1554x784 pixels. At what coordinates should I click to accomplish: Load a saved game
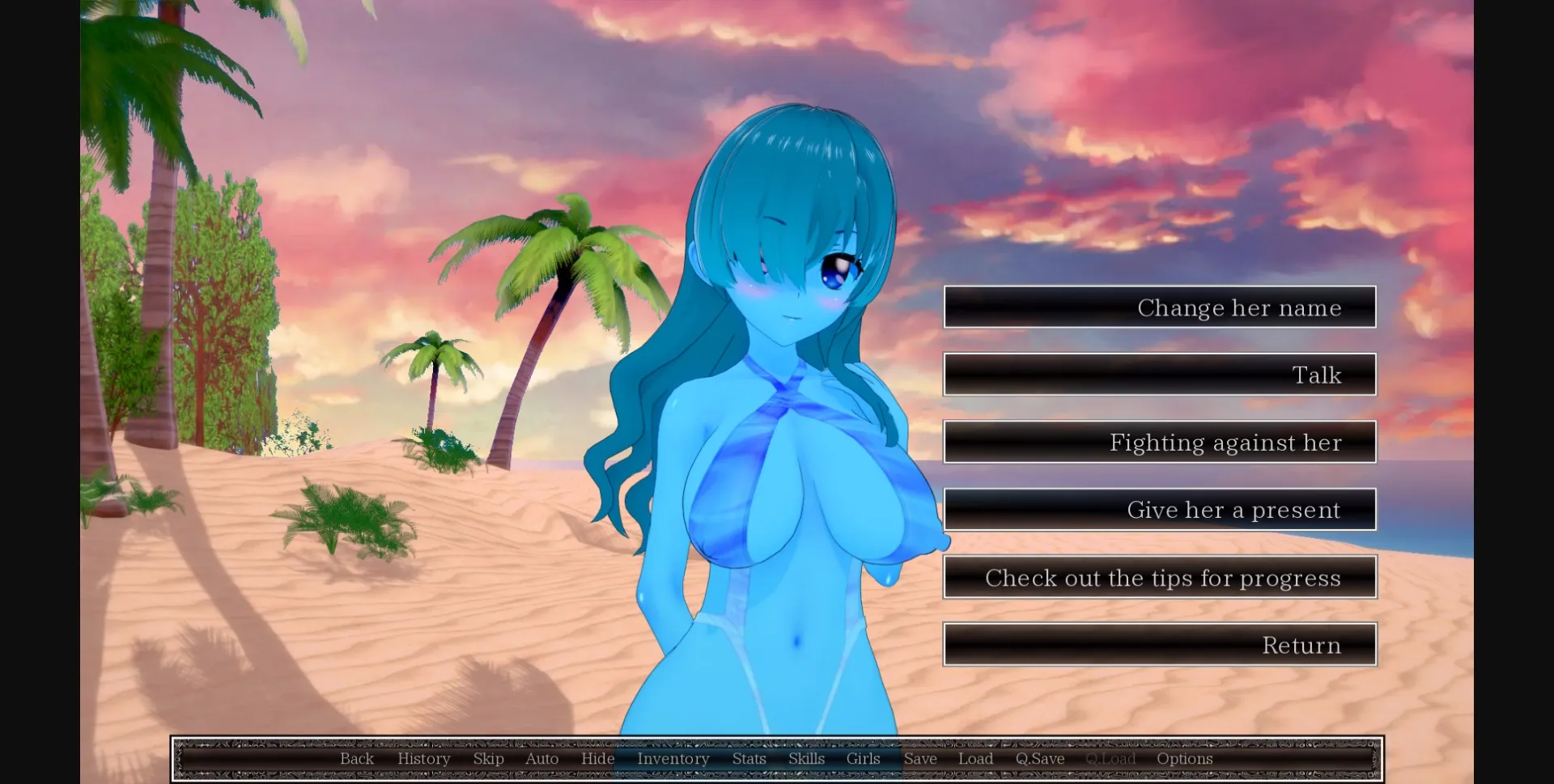pos(975,758)
